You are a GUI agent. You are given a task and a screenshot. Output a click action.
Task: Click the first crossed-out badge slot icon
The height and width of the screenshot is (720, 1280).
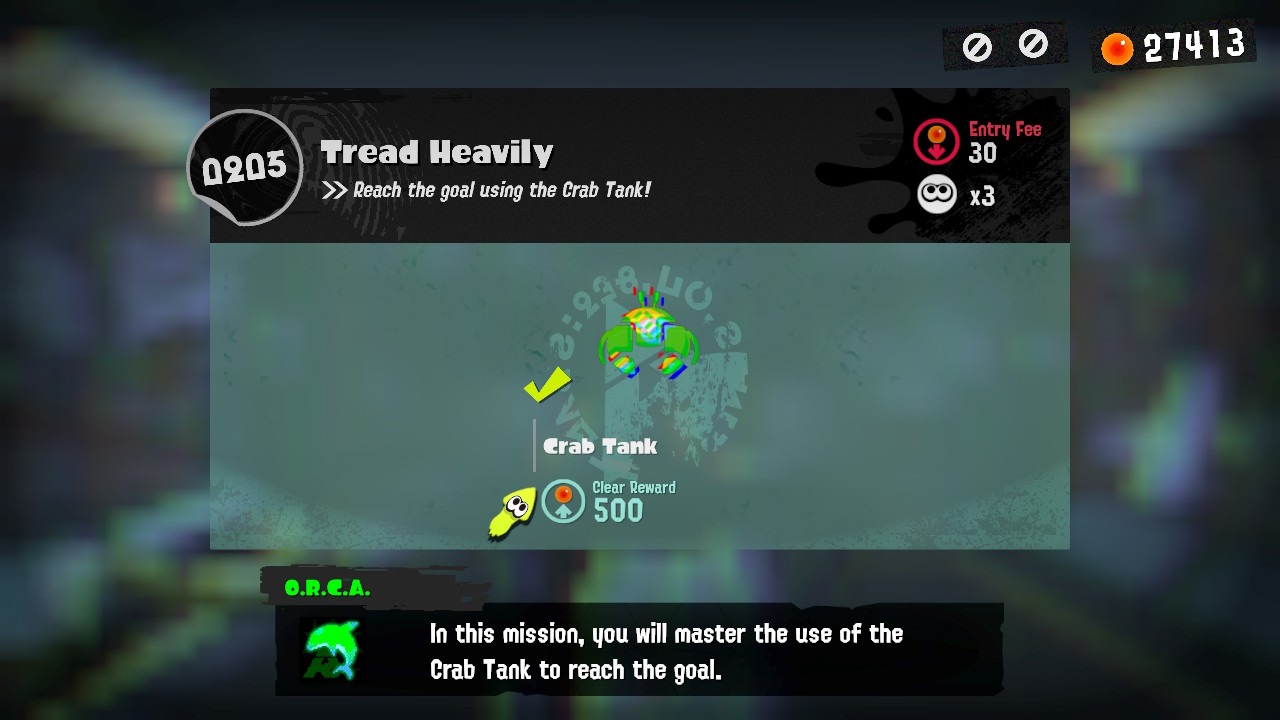pyautogui.click(x=977, y=44)
